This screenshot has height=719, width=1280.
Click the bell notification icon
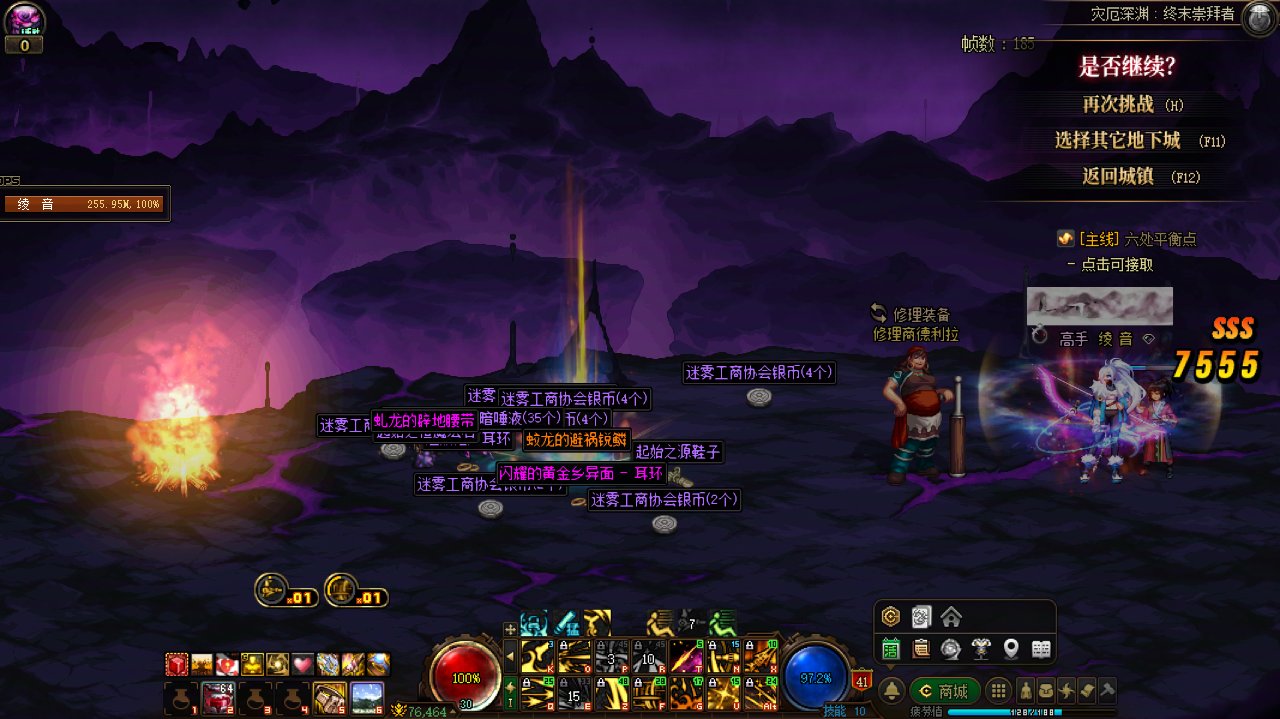(x=891, y=691)
